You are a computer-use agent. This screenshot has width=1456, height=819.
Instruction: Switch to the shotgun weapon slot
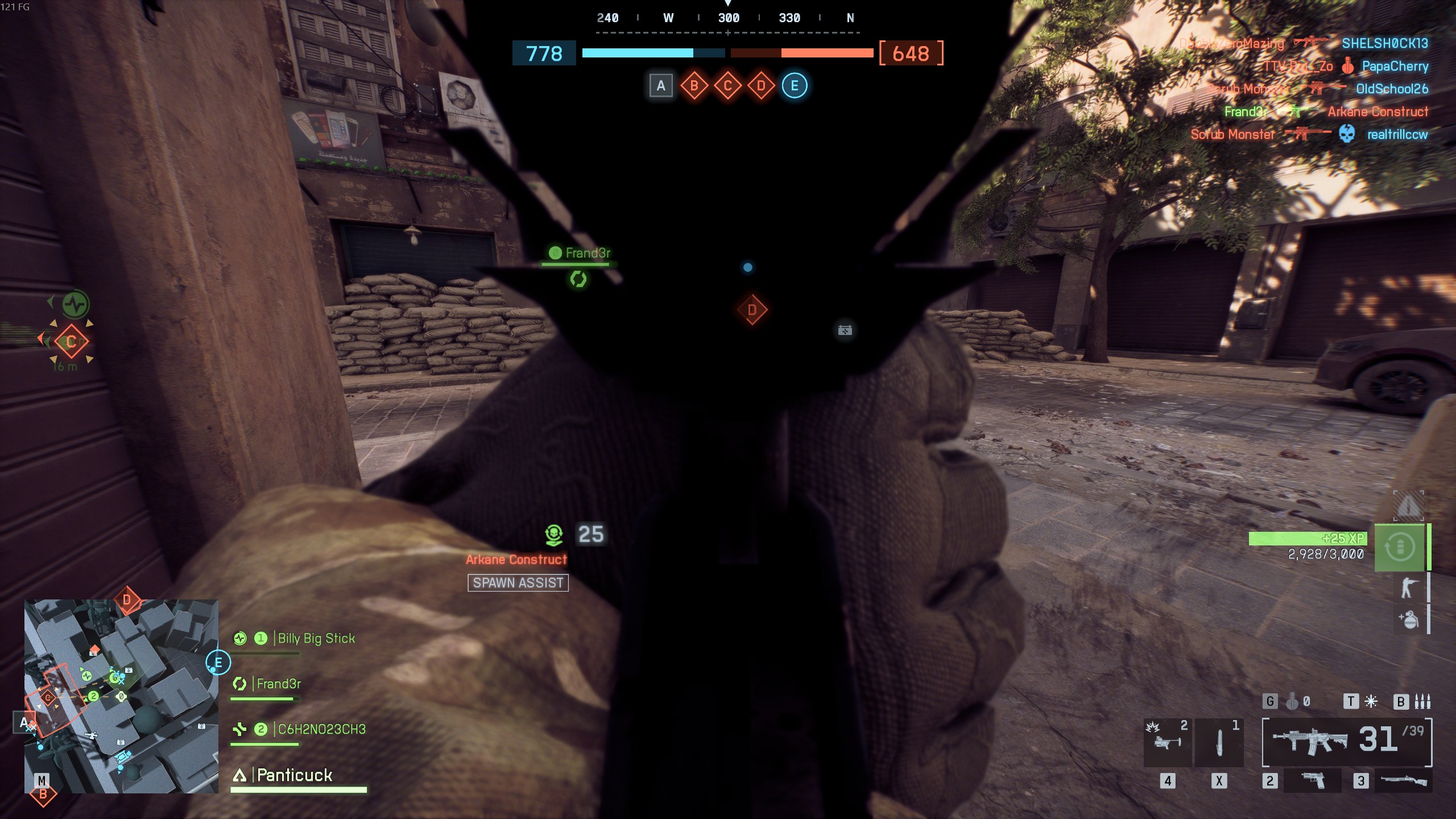click(x=1403, y=780)
